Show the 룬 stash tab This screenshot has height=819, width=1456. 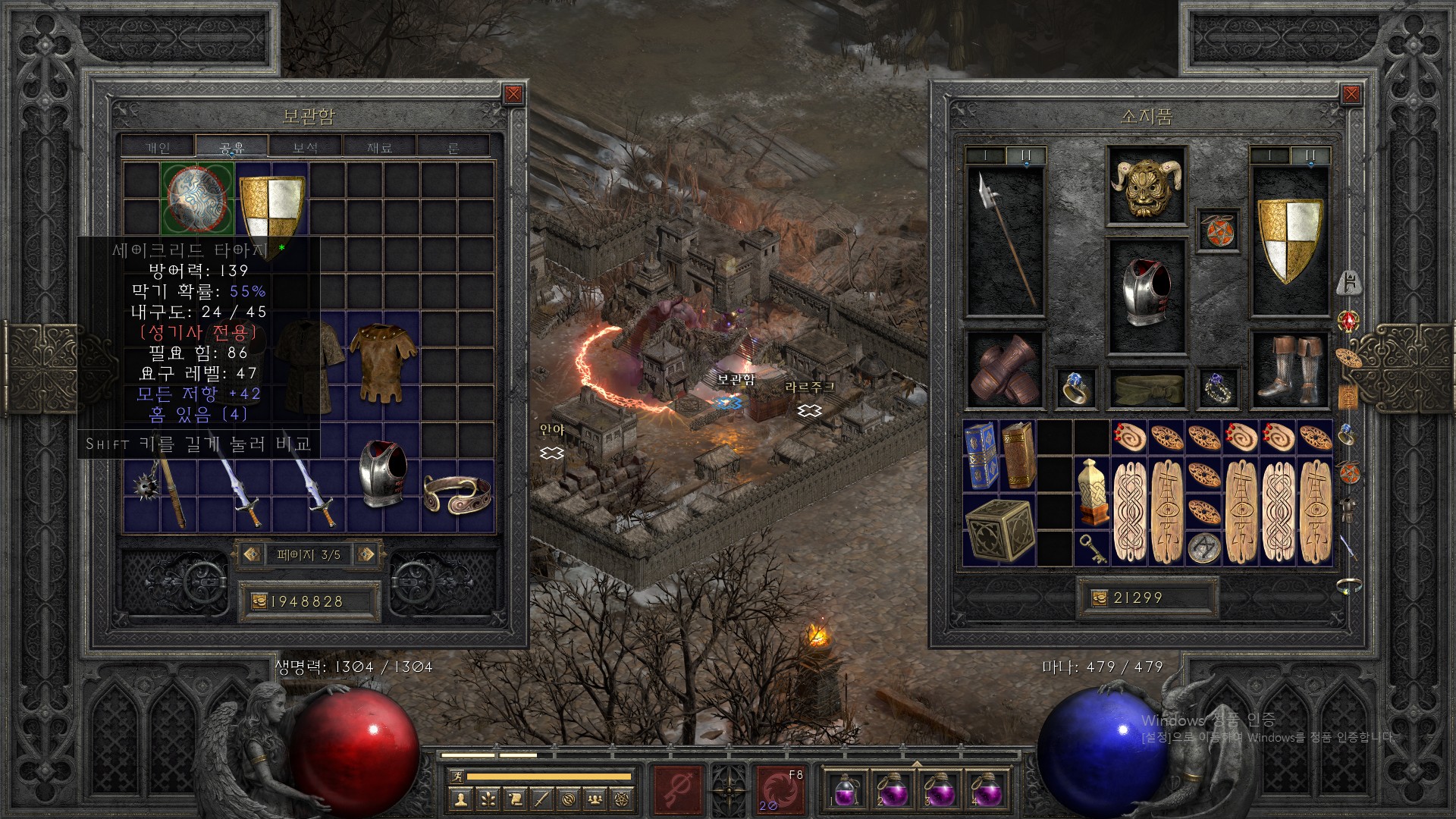point(453,147)
